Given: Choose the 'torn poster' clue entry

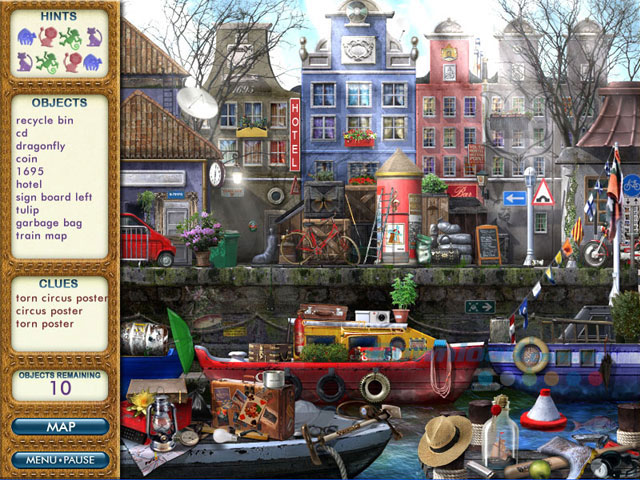Looking at the screenshot, I should click(44, 324).
